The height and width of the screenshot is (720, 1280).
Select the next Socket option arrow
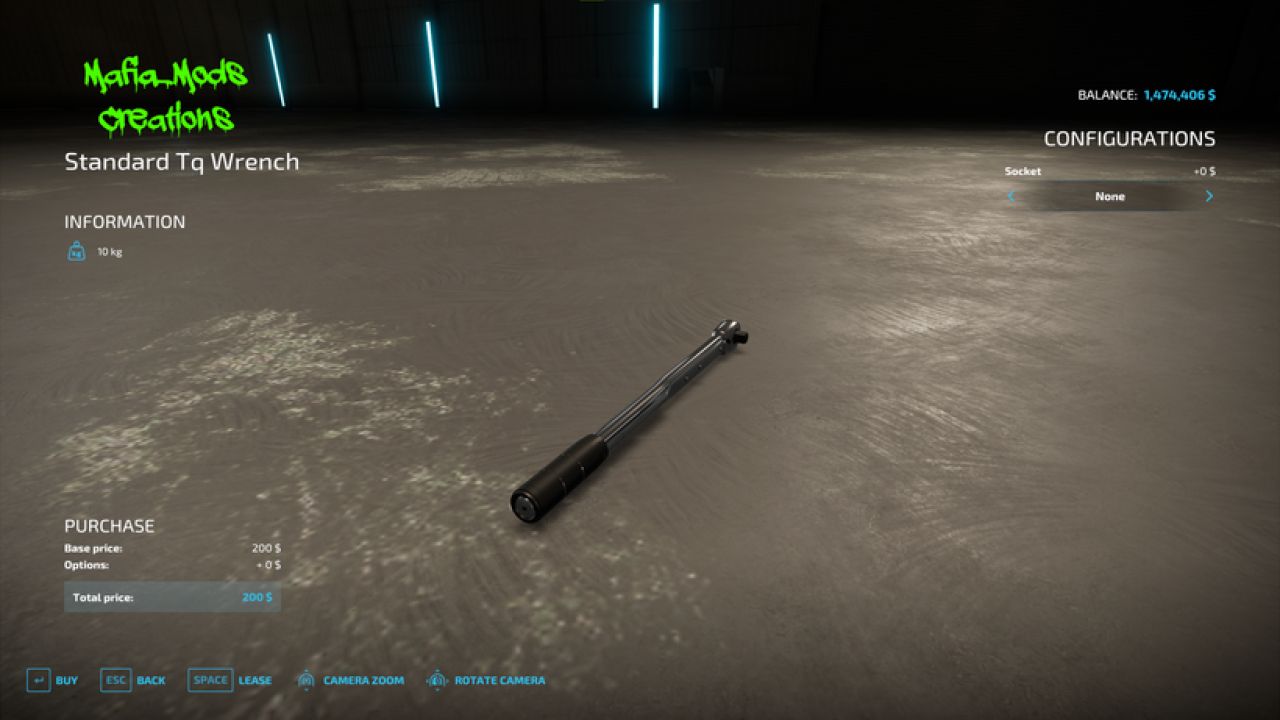tap(1208, 196)
